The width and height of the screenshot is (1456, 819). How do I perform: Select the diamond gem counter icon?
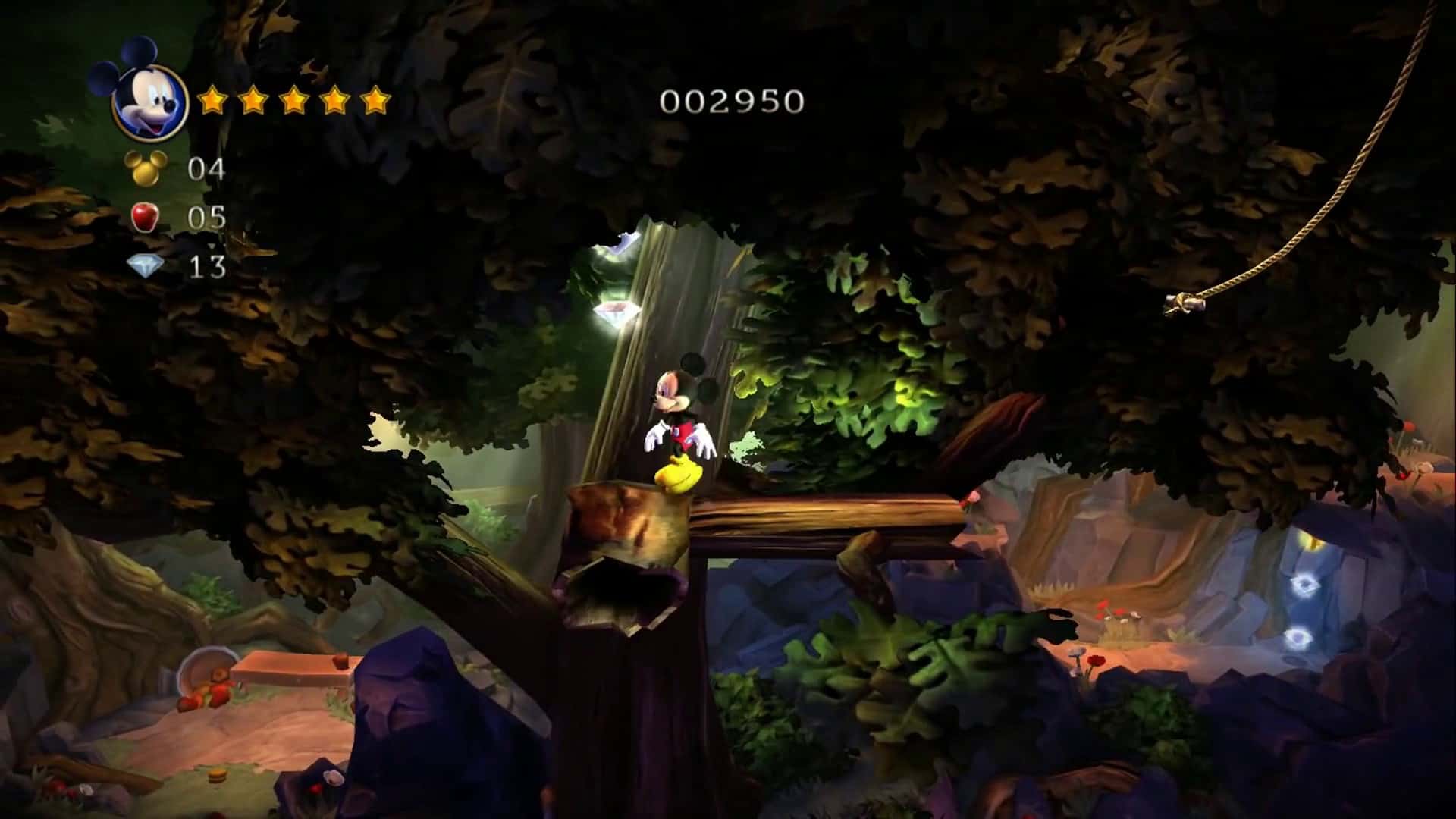[146, 266]
